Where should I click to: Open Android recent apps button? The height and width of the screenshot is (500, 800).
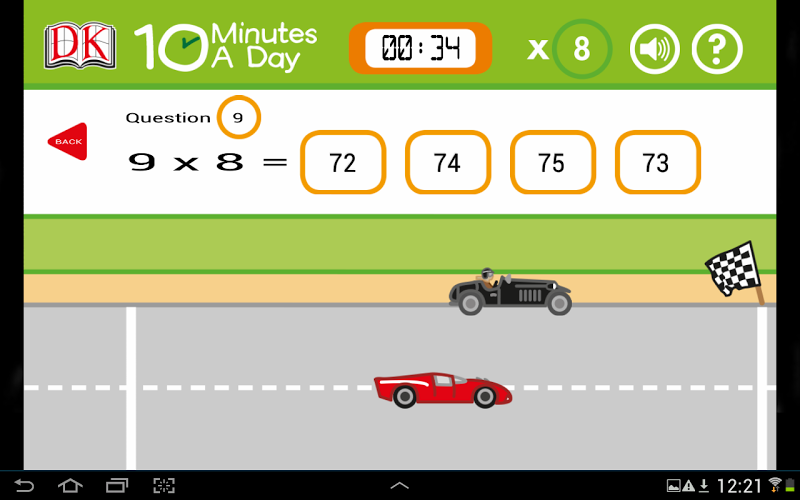[x=117, y=486]
